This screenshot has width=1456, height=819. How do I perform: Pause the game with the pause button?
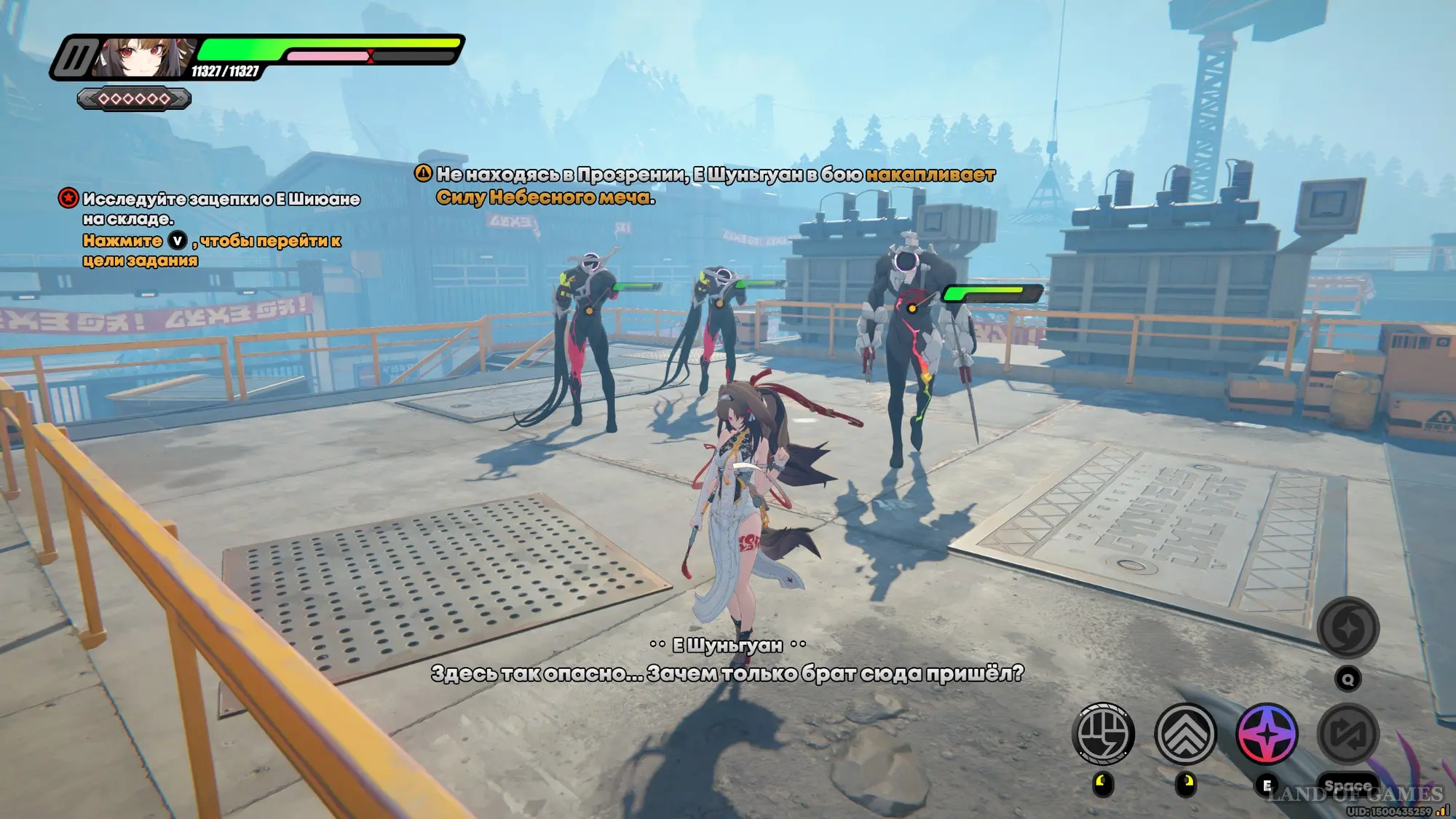[x=75, y=58]
